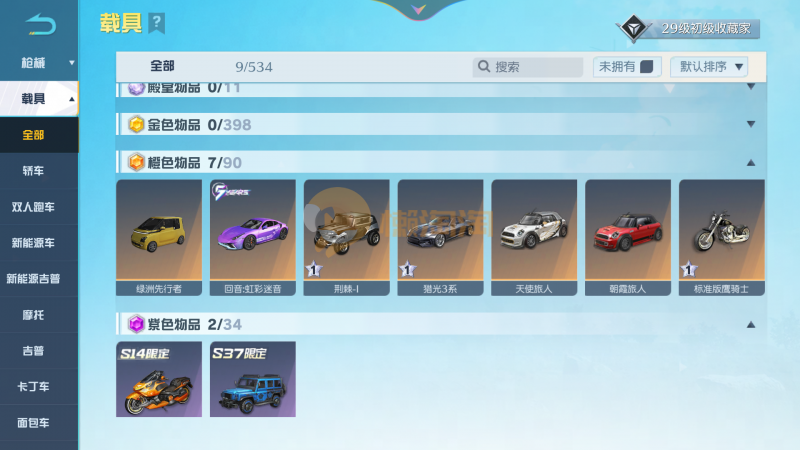Click the back arrow button
The image size is (800, 450).
pyautogui.click(x=40, y=23)
